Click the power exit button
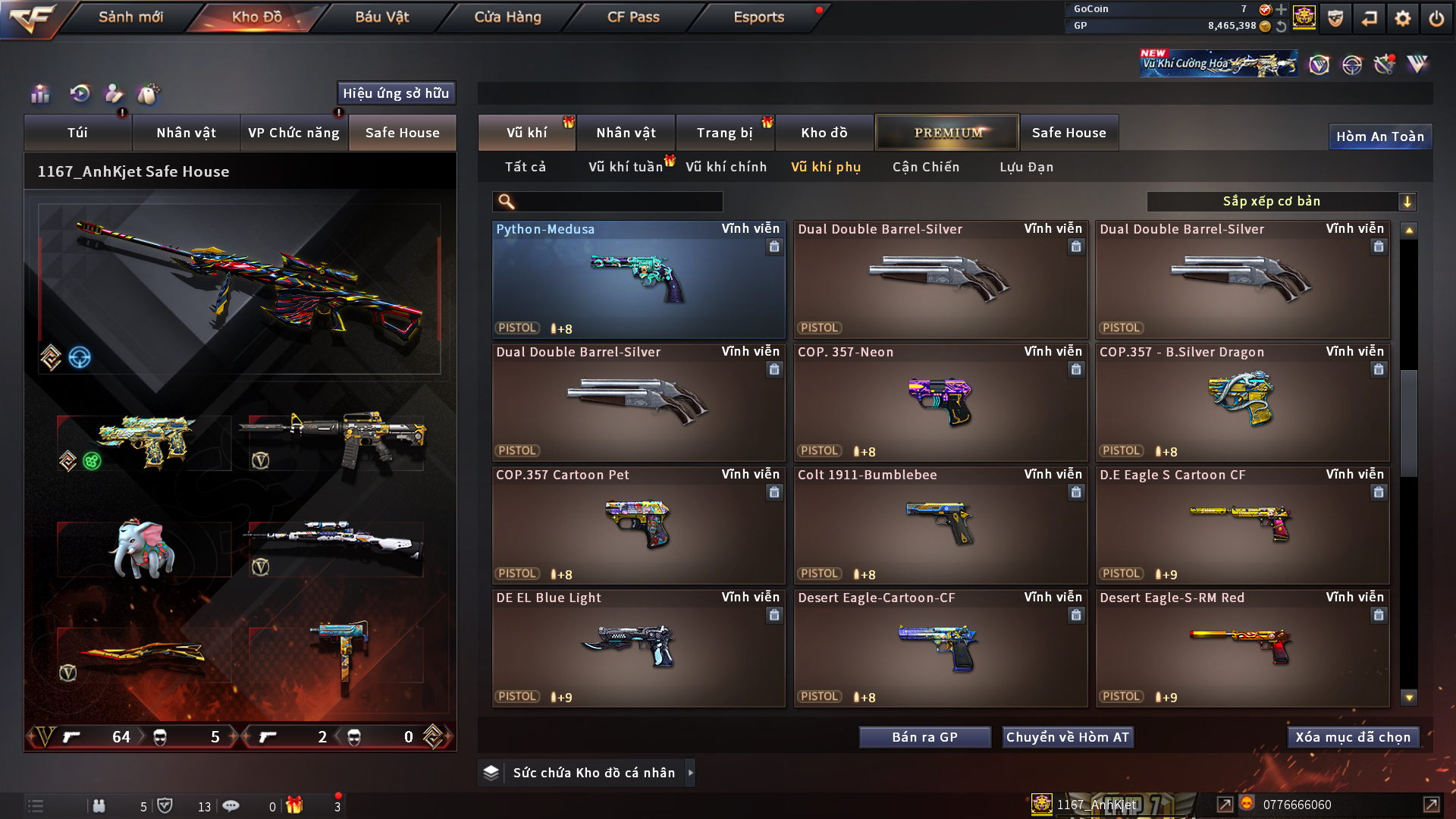The height and width of the screenshot is (819, 1456). tap(1436, 18)
